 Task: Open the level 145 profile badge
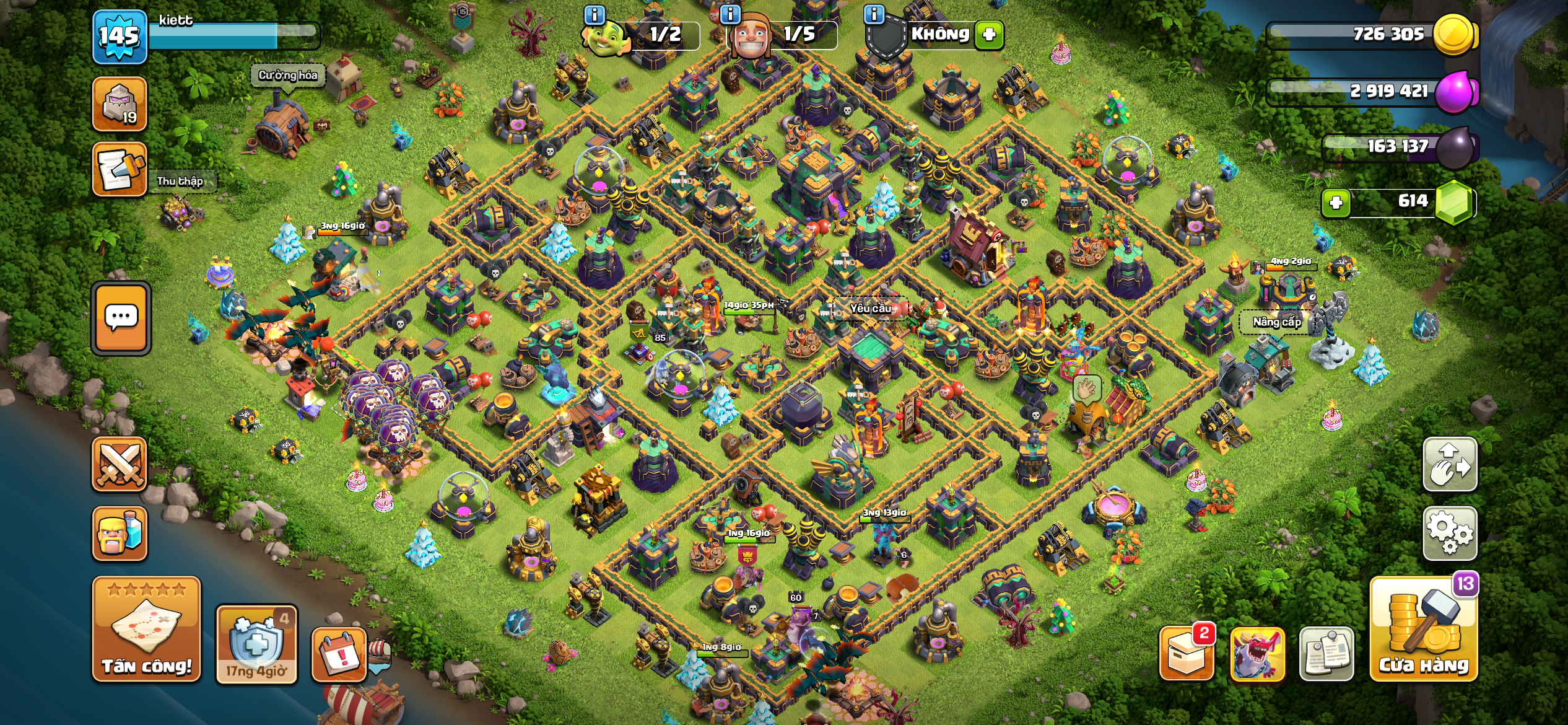pos(120,37)
